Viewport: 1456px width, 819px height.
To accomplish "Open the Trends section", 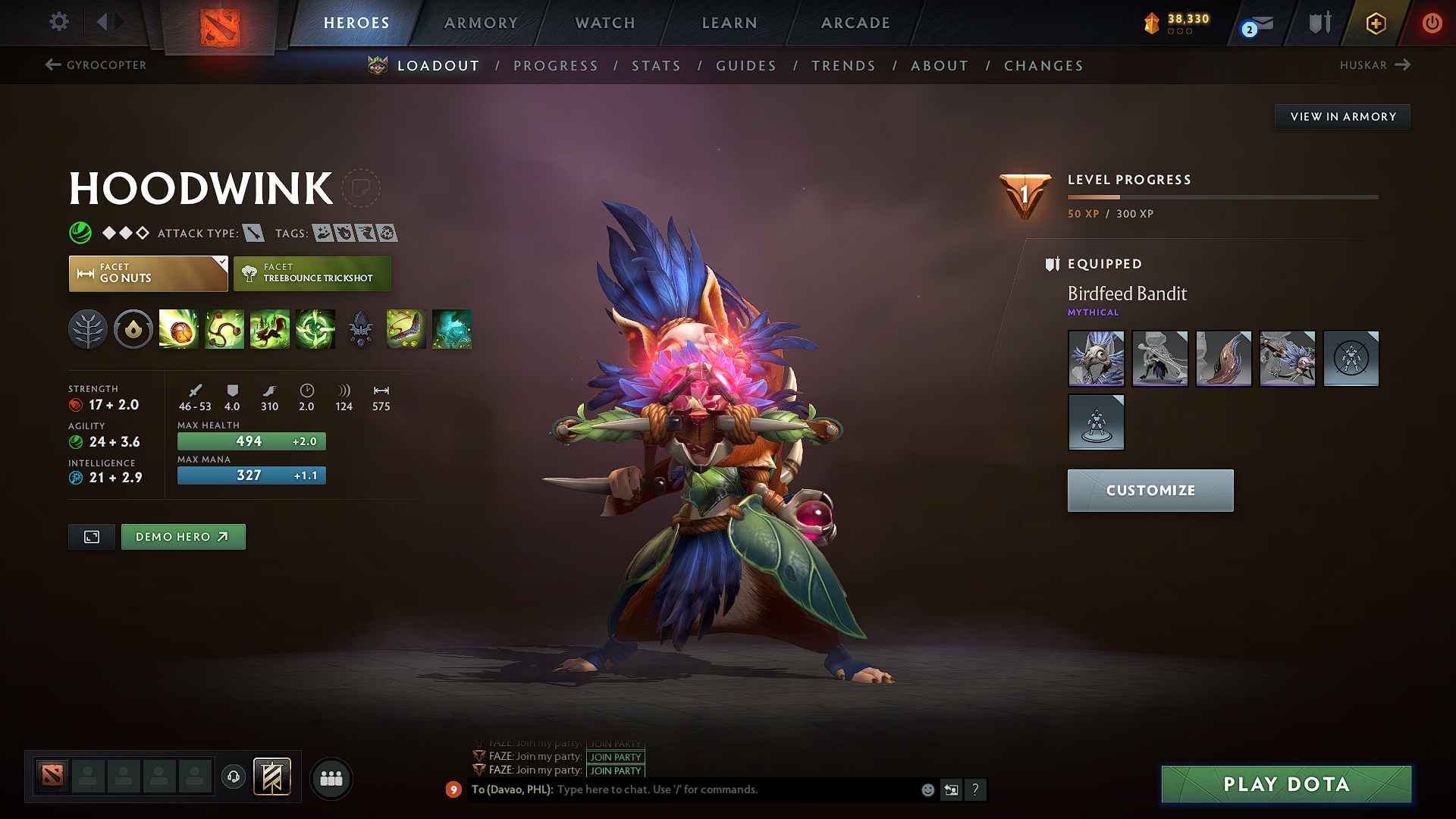I will 843,66.
